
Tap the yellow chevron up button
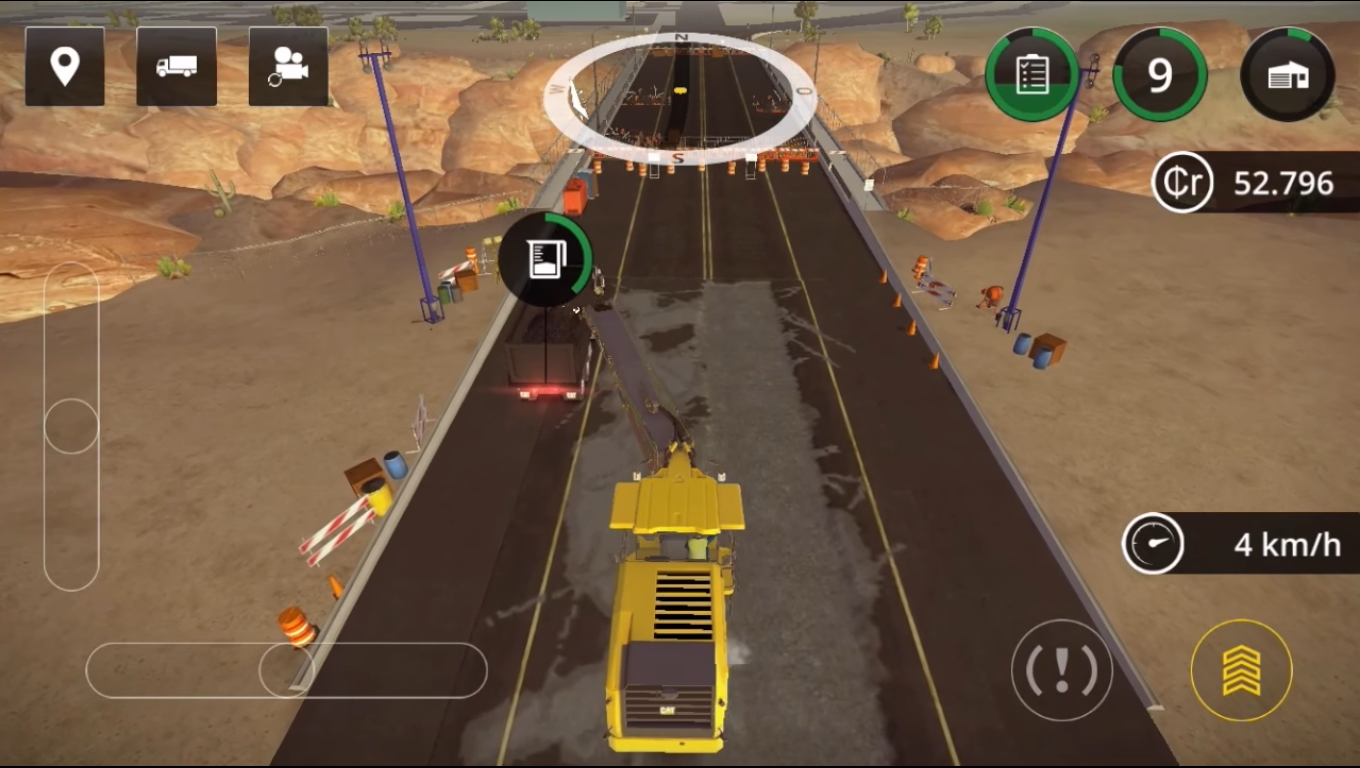click(1241, 670)
